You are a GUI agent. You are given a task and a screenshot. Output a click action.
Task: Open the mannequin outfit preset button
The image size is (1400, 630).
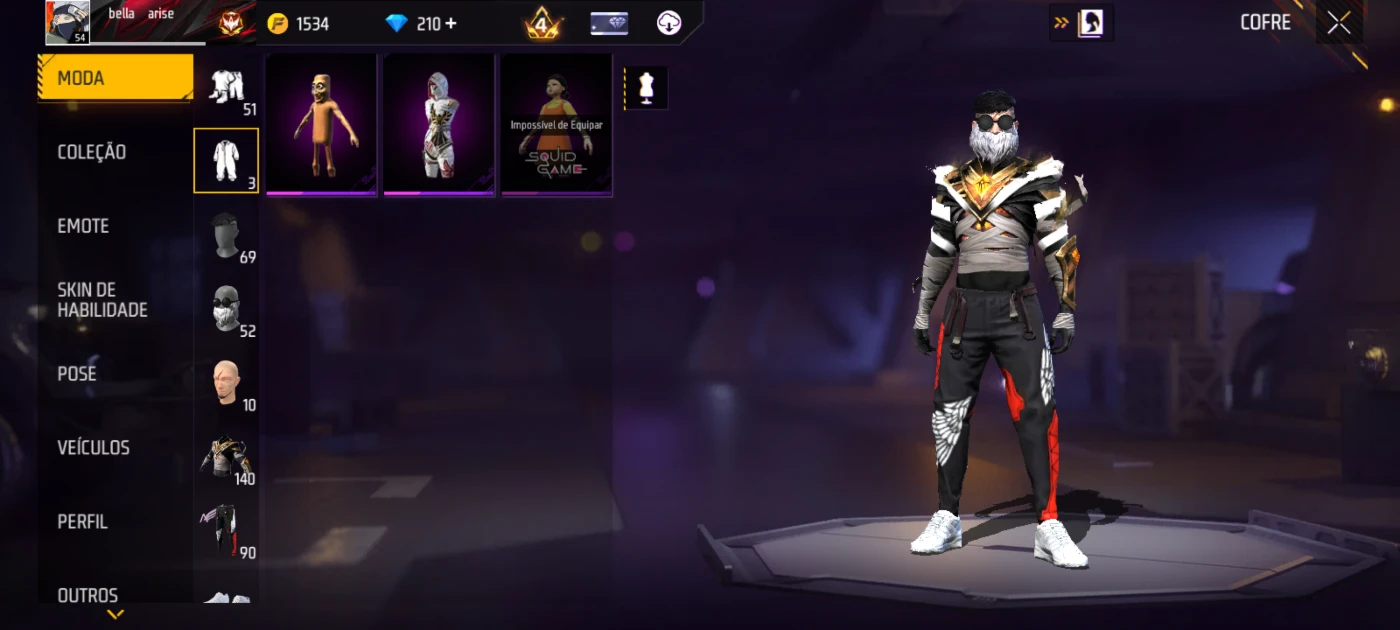point(646,88)
